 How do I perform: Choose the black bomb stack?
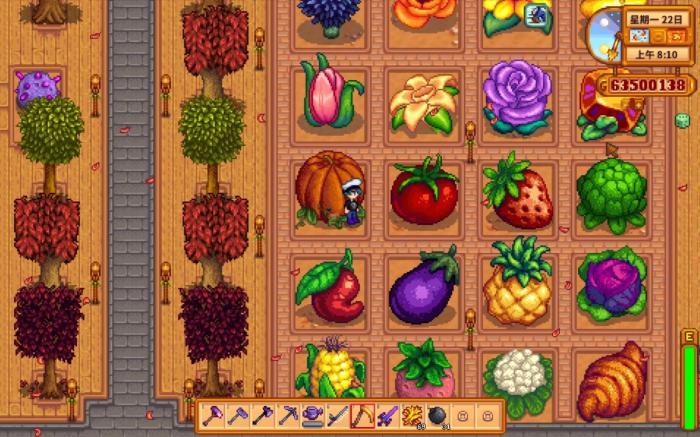coord(438,414)
